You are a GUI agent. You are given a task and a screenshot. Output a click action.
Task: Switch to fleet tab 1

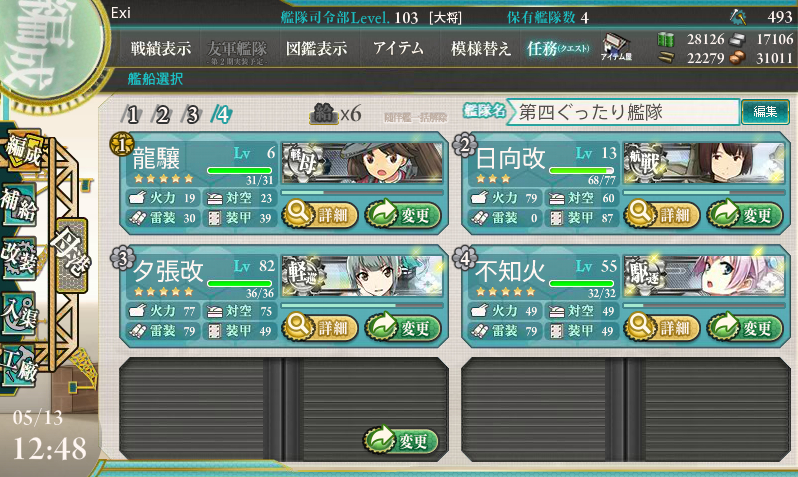point(132,114)
